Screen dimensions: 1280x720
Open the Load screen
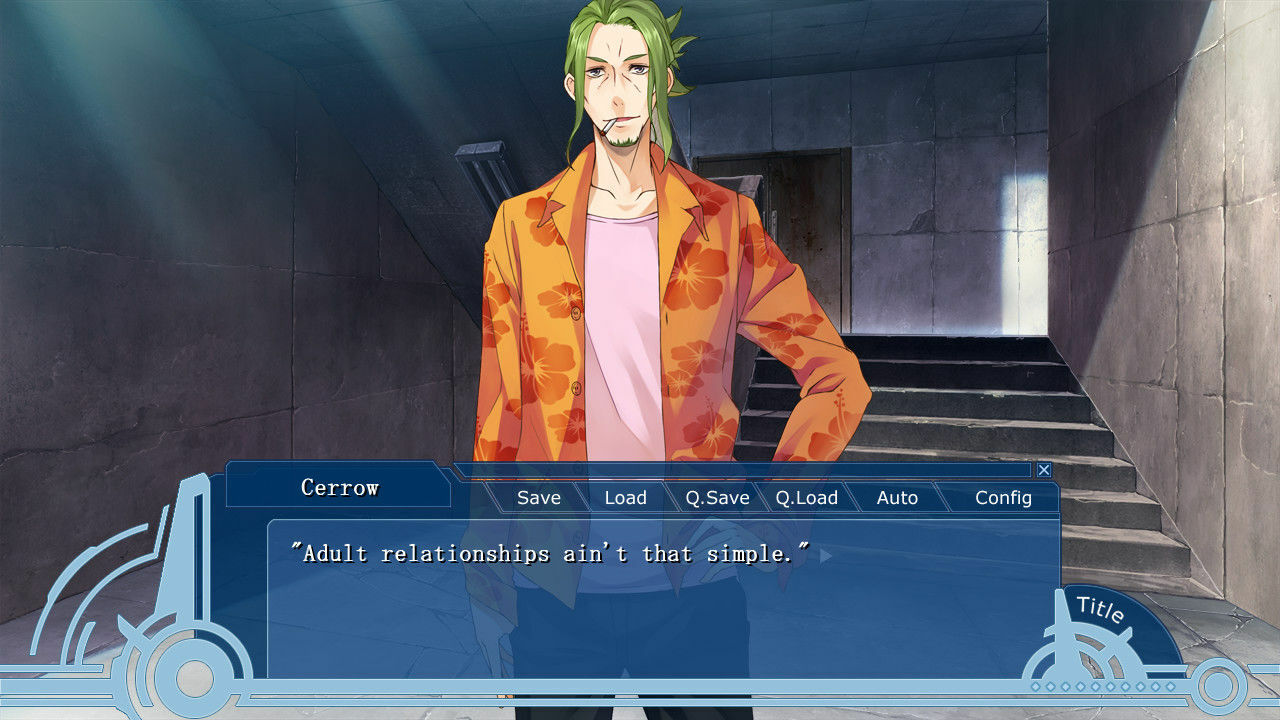coord(625,497)
